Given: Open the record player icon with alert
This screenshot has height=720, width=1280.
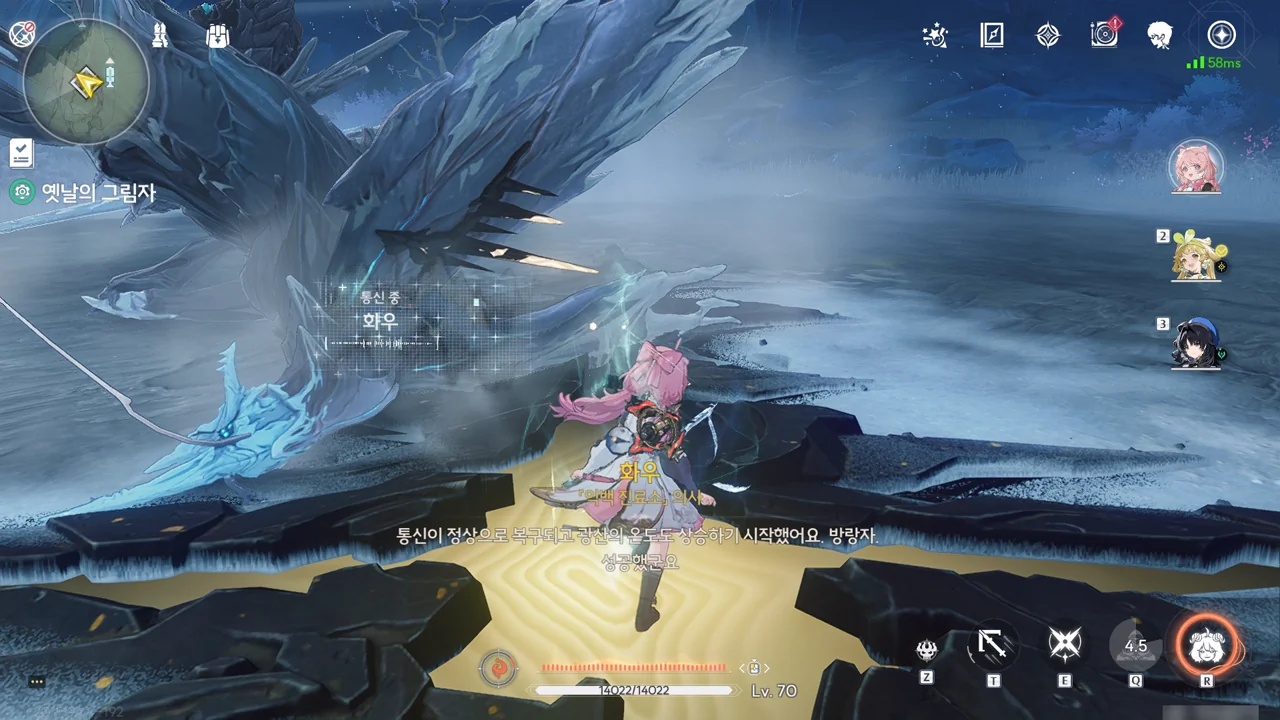Looking at the screenshot, I should 1104,35.
